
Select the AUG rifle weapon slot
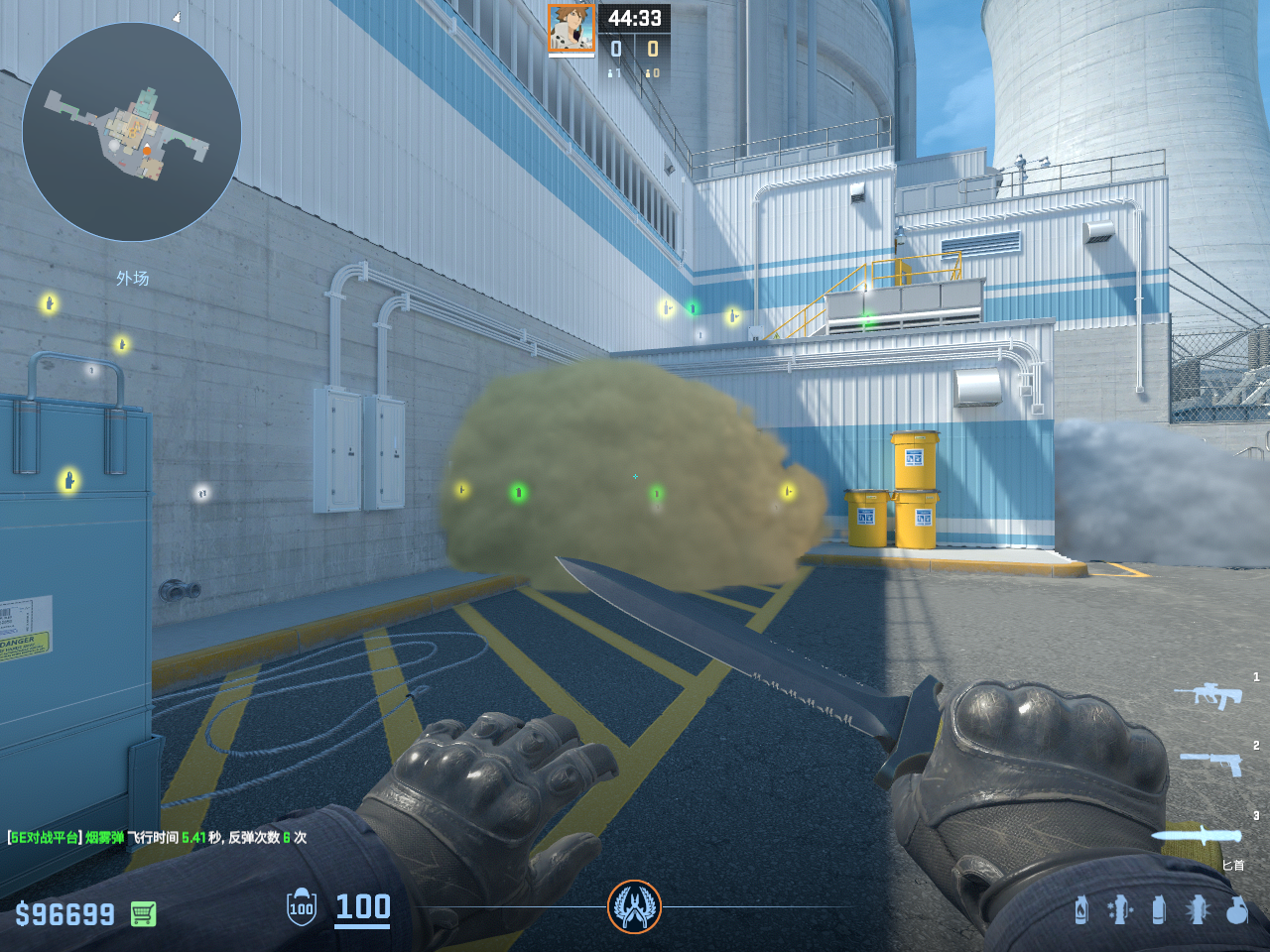coord(1209,694)
